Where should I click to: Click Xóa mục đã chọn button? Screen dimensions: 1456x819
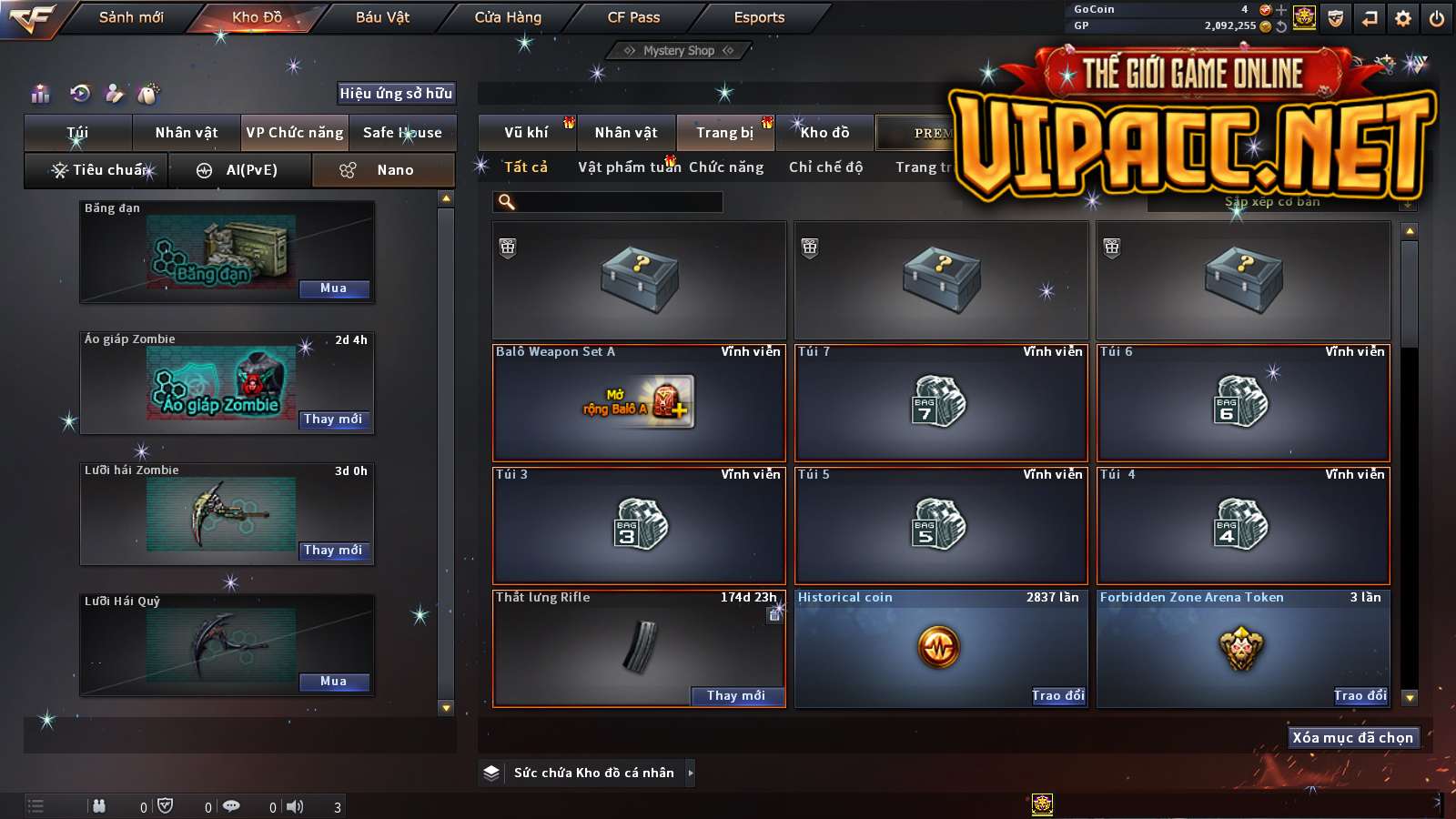coord(1352,738)
